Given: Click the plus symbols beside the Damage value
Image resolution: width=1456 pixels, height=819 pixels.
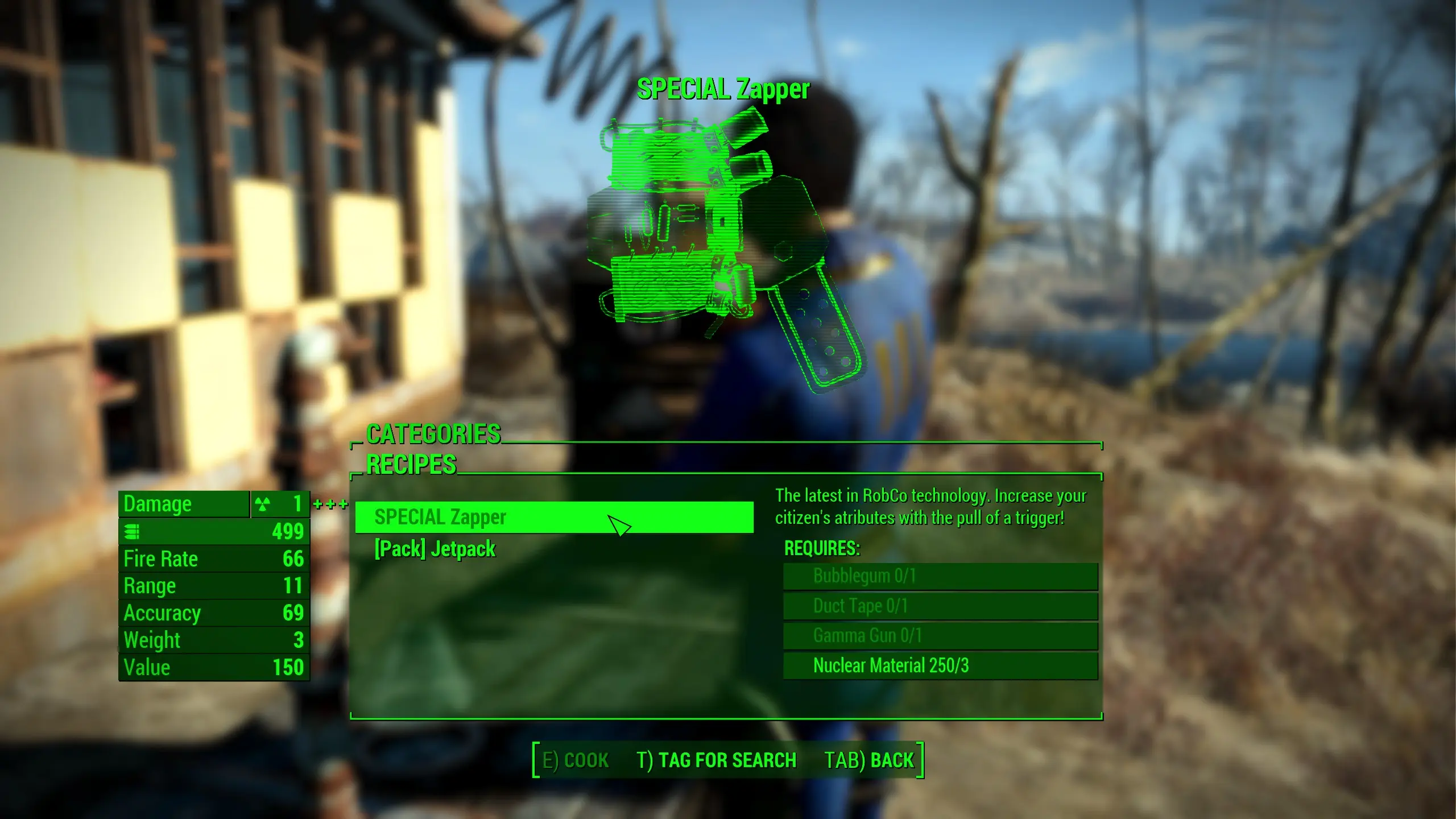Looking at the screenshot, I should [330, 504].
